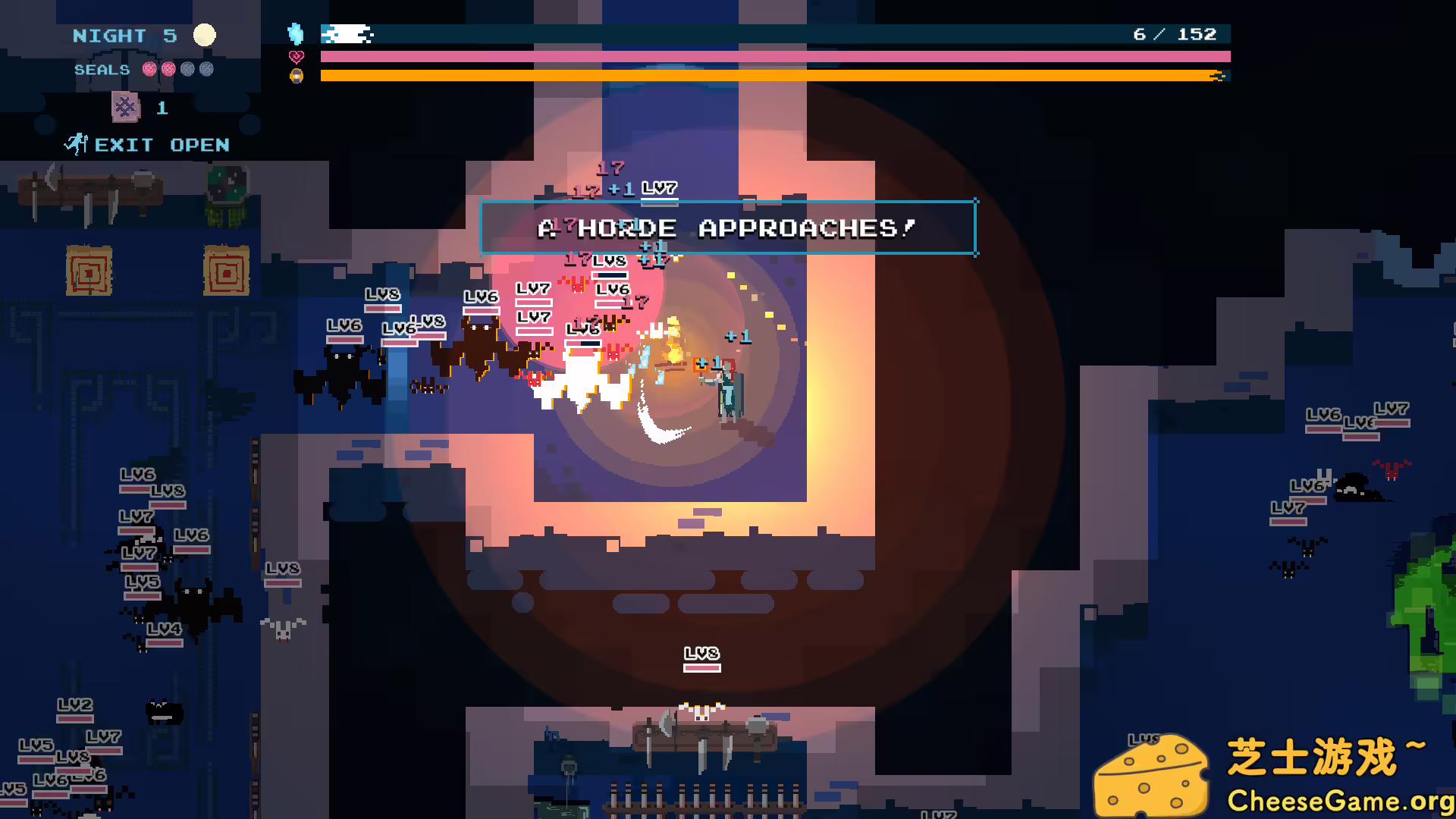Open the NIGHT 5 header details
Screen dimensions: 1456x819
(123, 35)
